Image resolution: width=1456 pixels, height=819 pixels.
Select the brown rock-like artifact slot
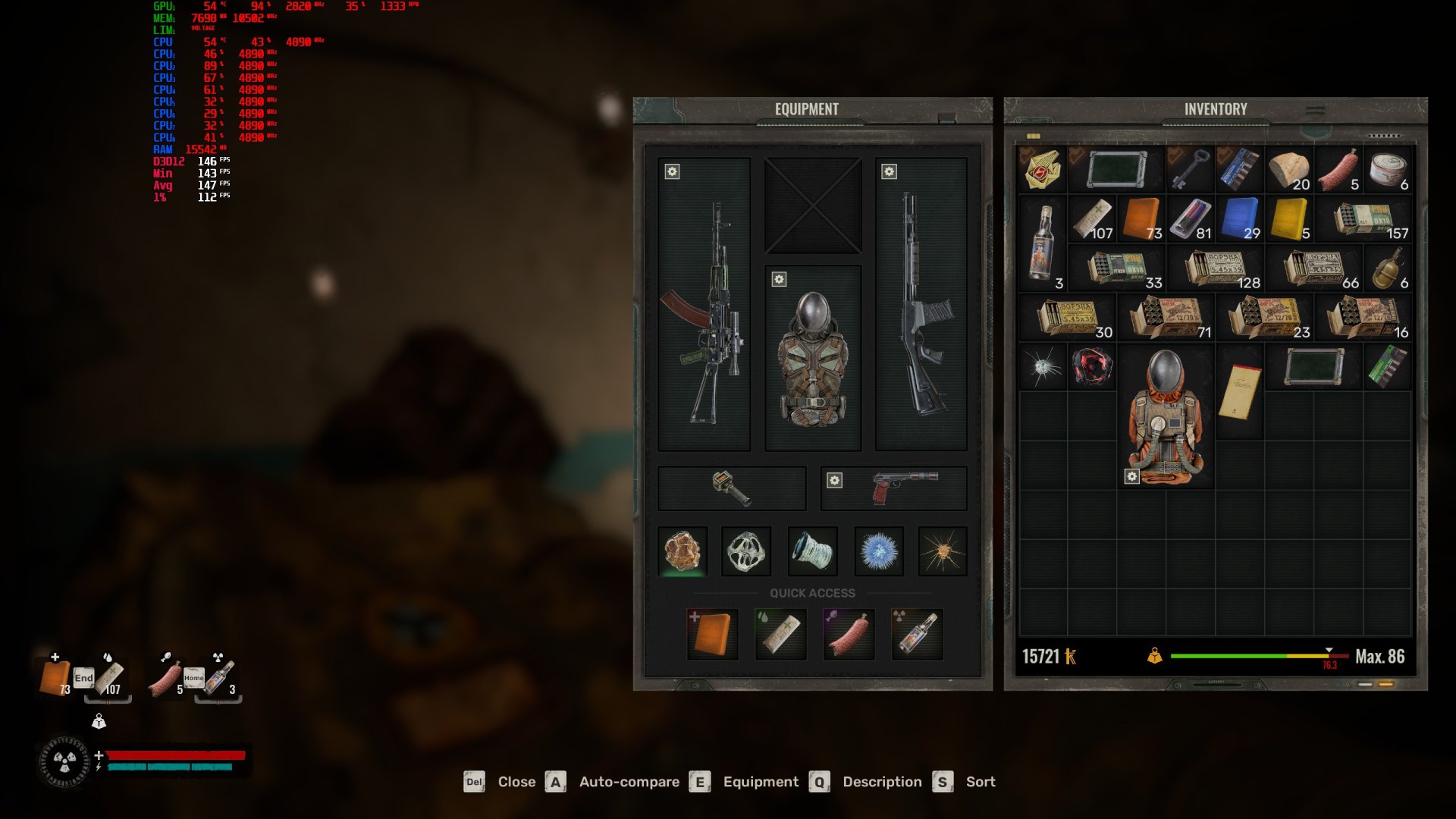click(x=682, y=551)
